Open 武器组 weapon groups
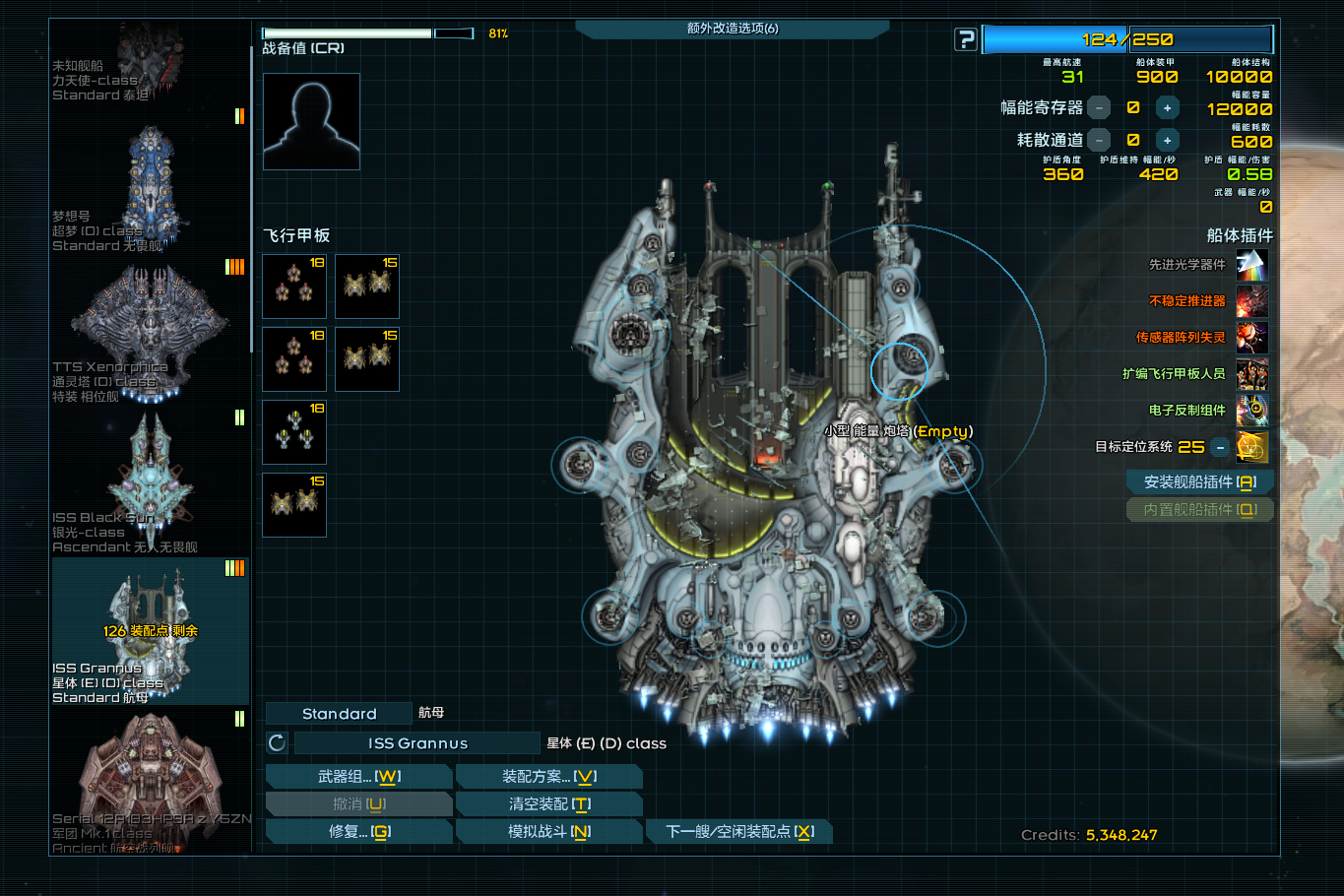Screen dimensions: 1344x896 click(x=358, y=777)
